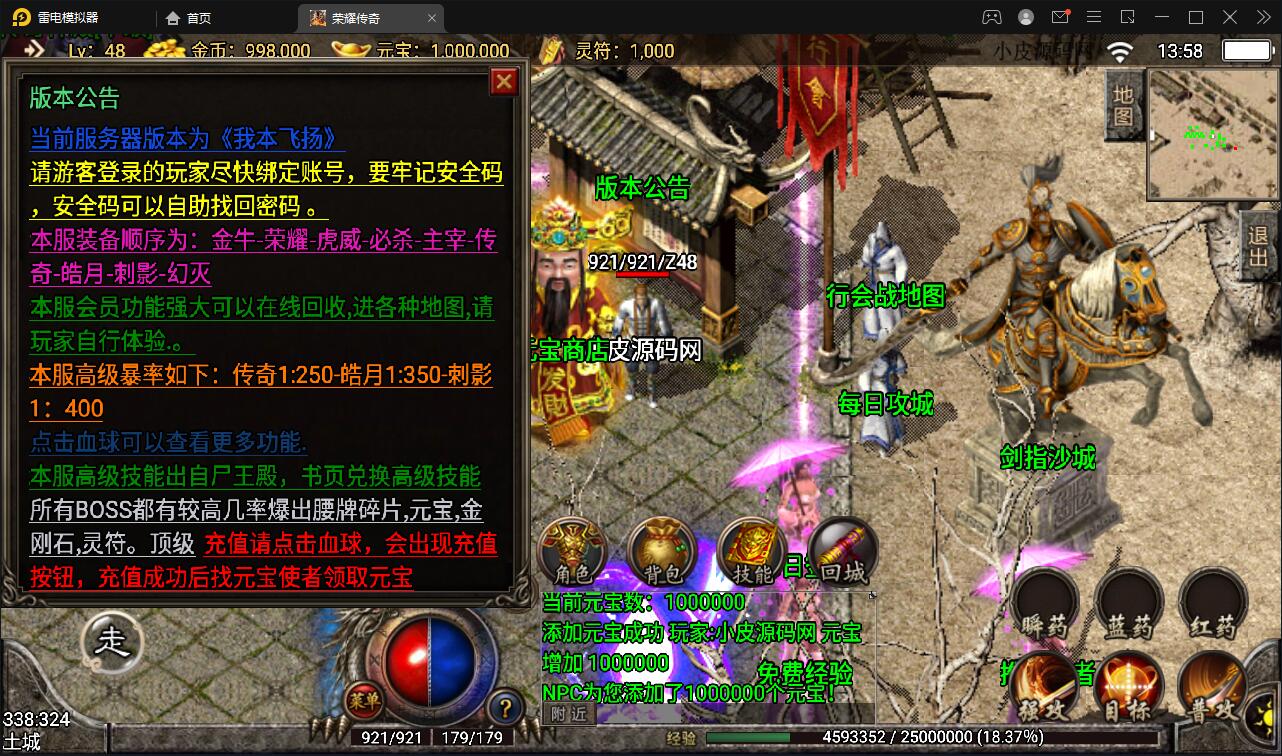Activate the 普攻 normal attack
Image resolution: width=1282 pixels, height=756 pixels.
(x=1212, y=688)
